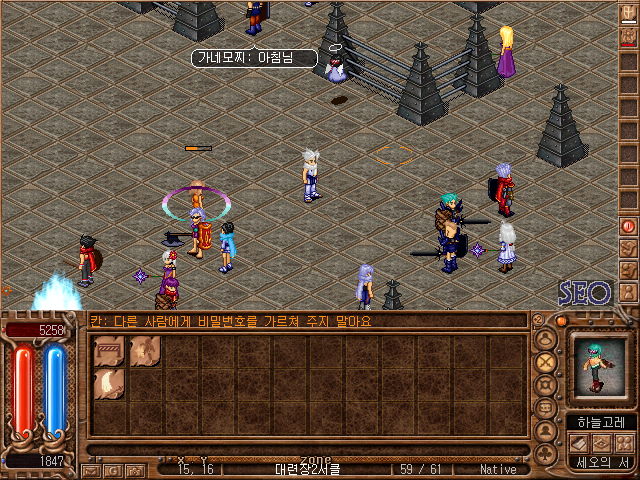Image resolution: width=640 pixels, height=480 pixels.
Task: Click the envelope mail button
Action: [x=91, y=469]
